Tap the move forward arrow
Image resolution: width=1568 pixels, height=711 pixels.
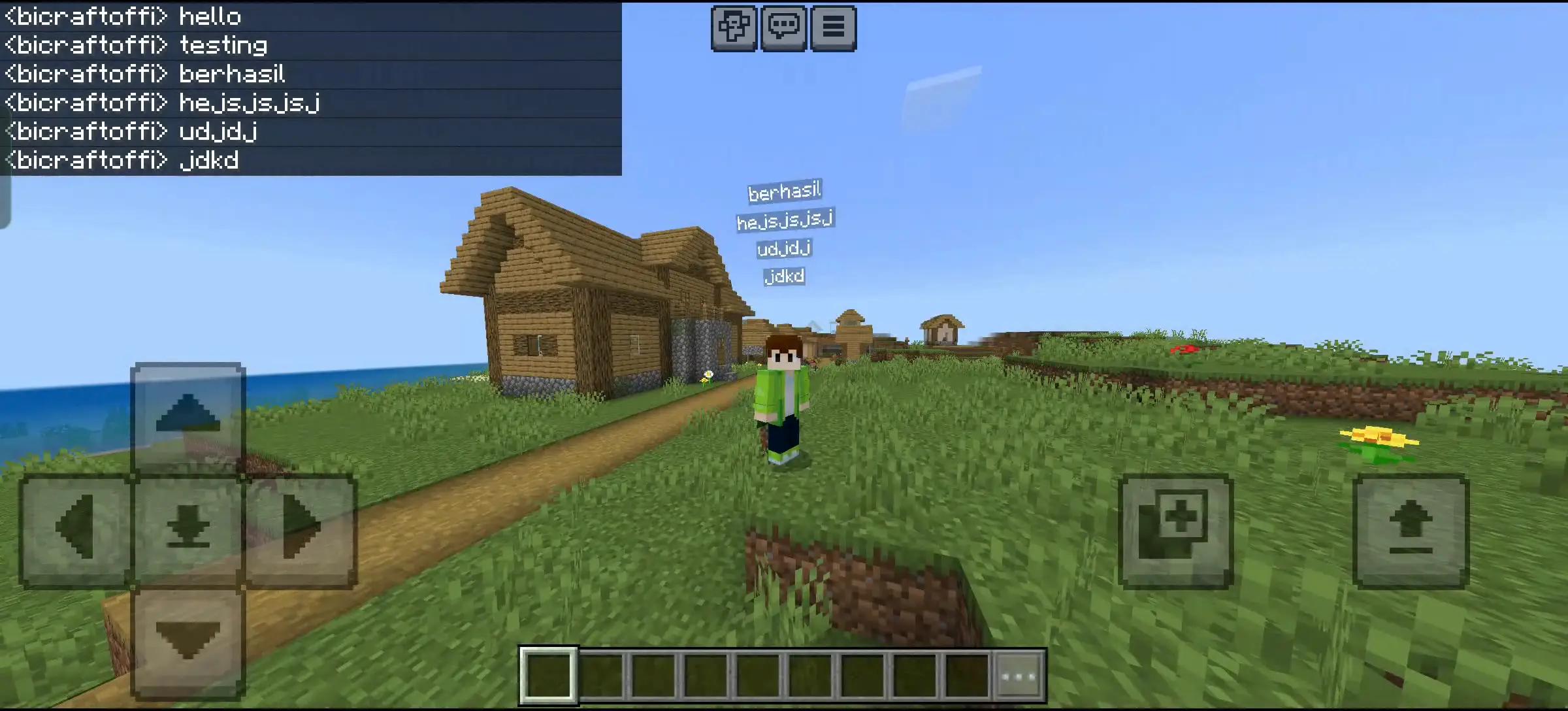click(x=188, y=416)
